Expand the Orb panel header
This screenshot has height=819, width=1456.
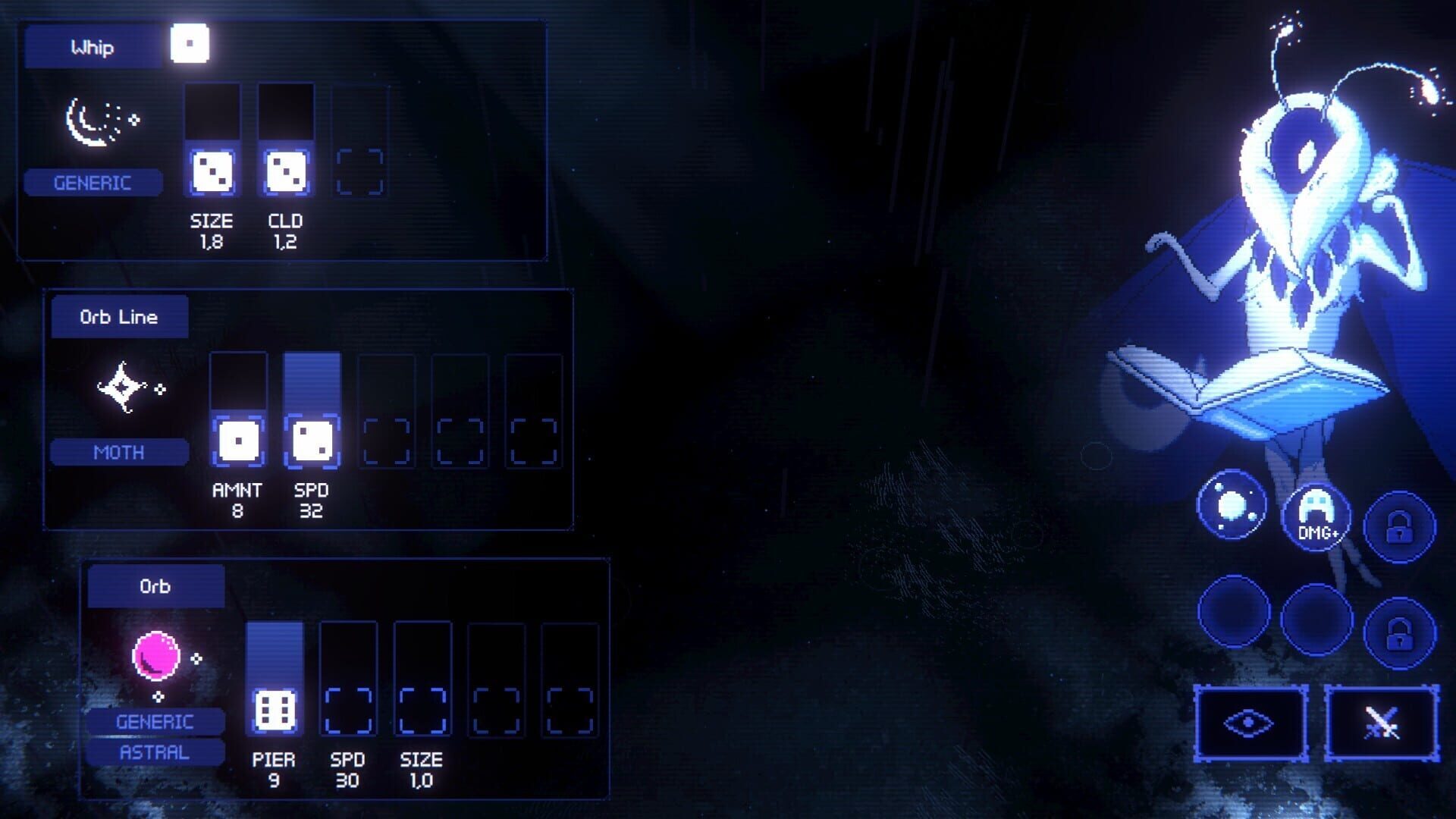[155, 585]
